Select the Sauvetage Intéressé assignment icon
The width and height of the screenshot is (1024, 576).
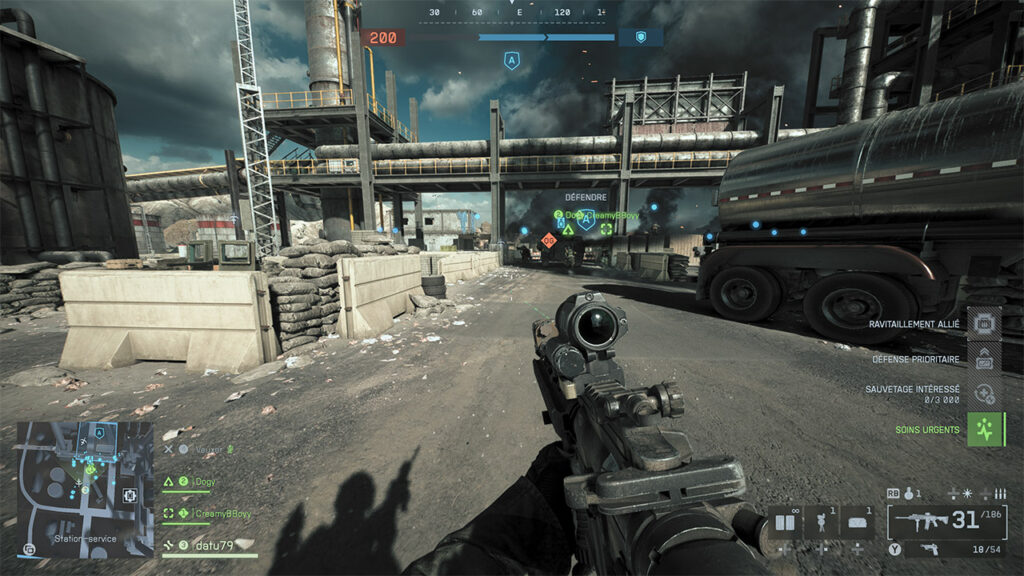983,394
